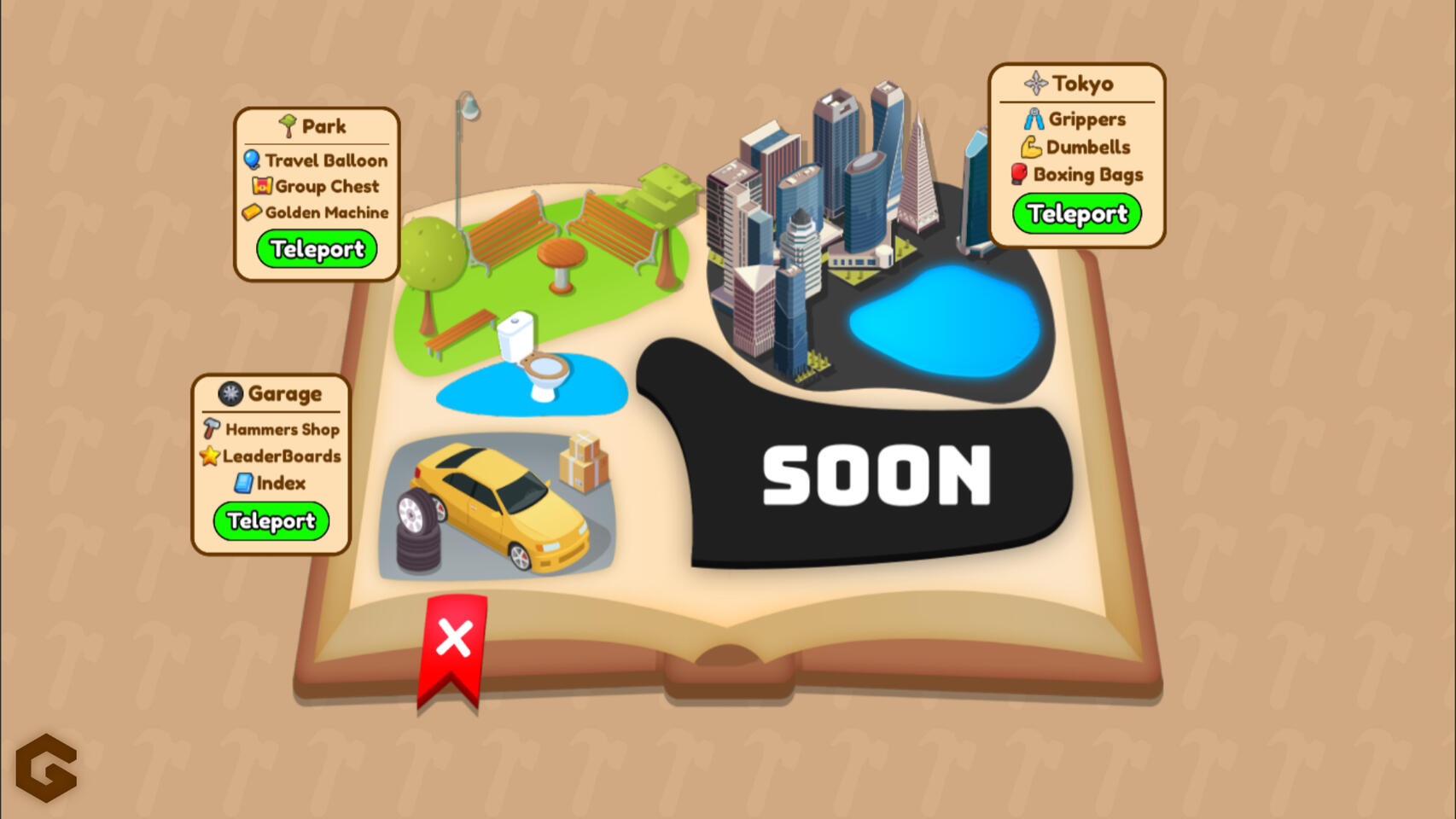Screen dimensions: 1456x819
Task: Select the Travel Balloon icon
Action: point(253,160)
